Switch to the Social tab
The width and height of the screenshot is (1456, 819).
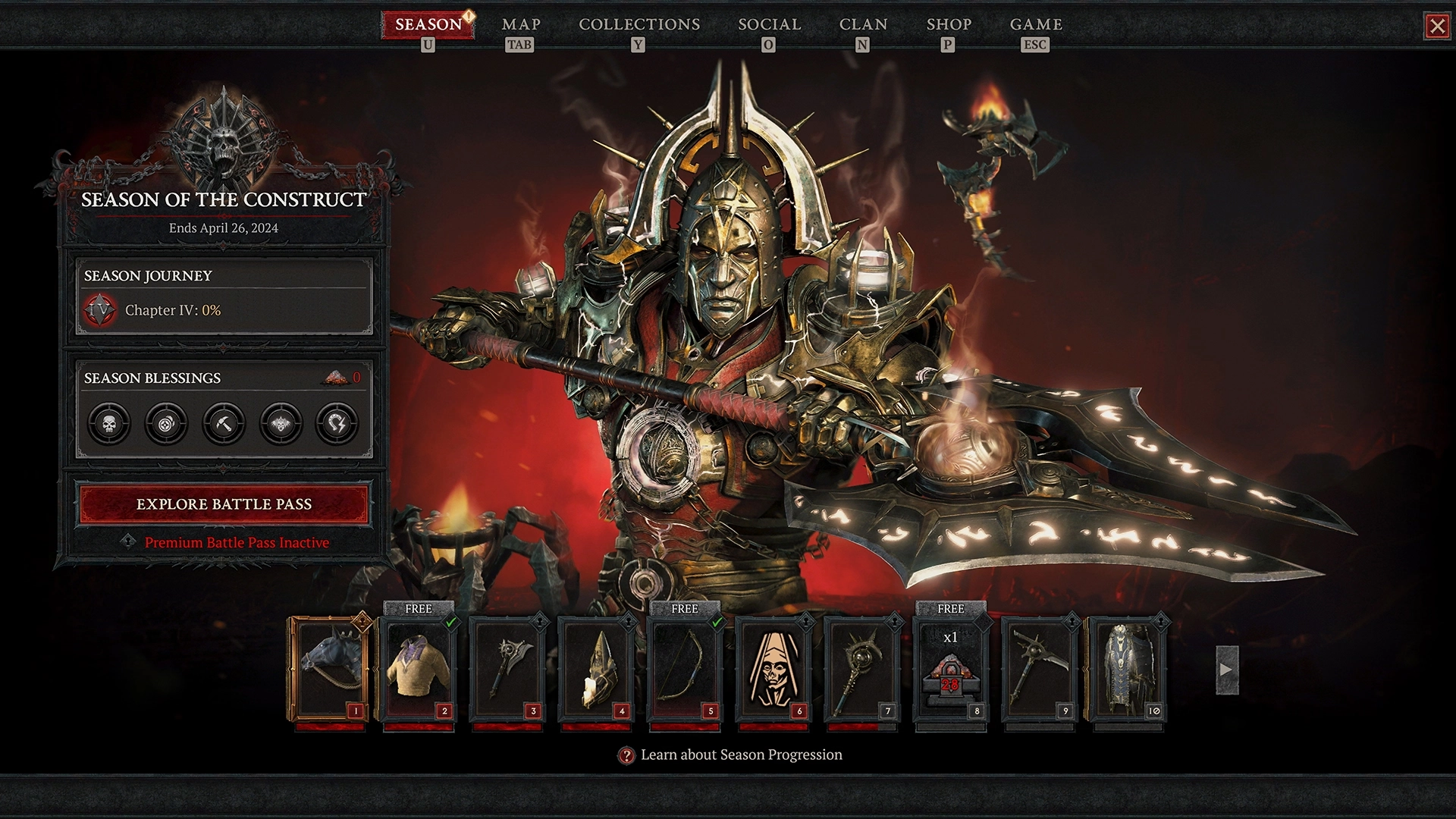click(x=768, y=24)
